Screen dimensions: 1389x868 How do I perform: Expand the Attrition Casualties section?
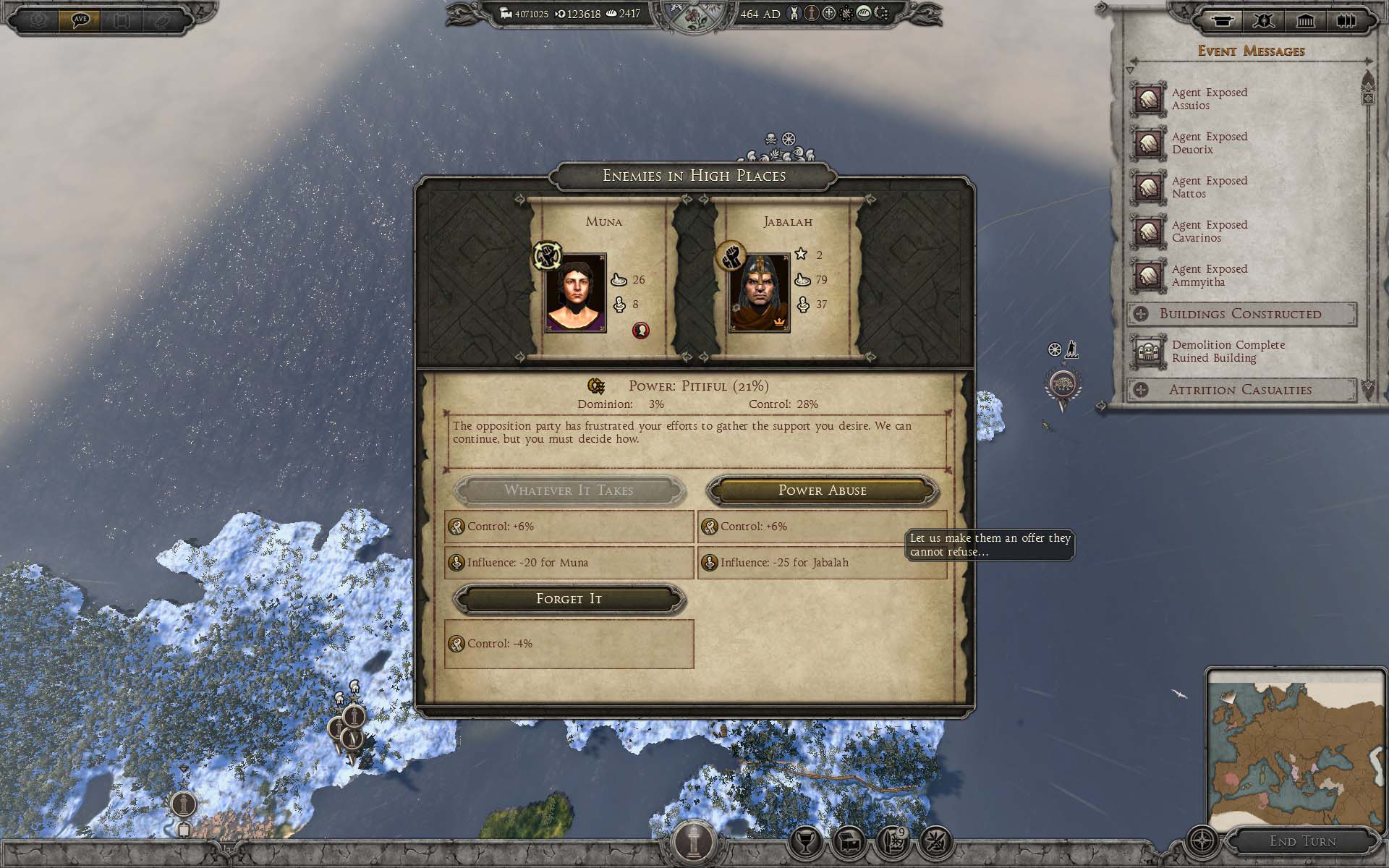tap(1240, 390)
